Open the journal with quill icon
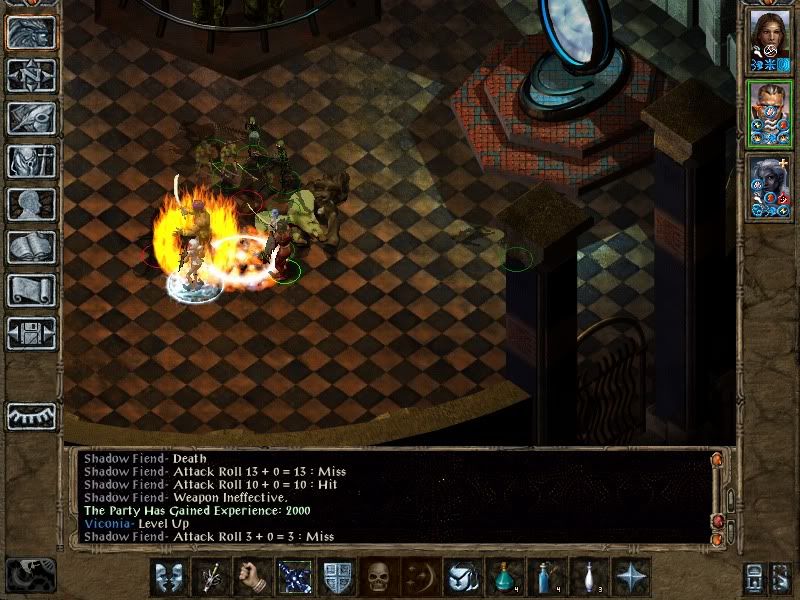This screenshot has width=800, height=600. tap(31, 118)
